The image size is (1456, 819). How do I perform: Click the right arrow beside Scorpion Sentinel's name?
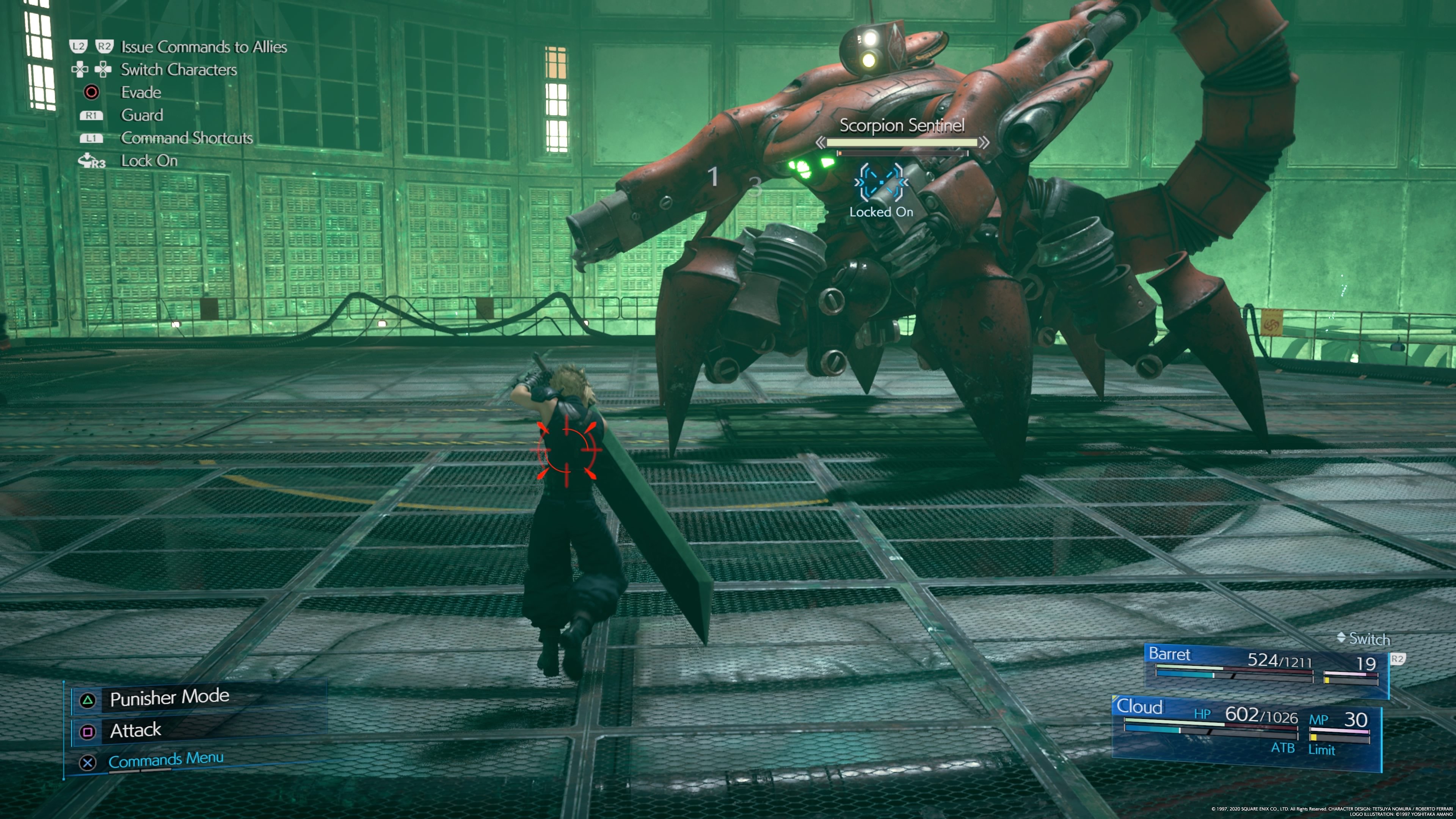(984, 143)
